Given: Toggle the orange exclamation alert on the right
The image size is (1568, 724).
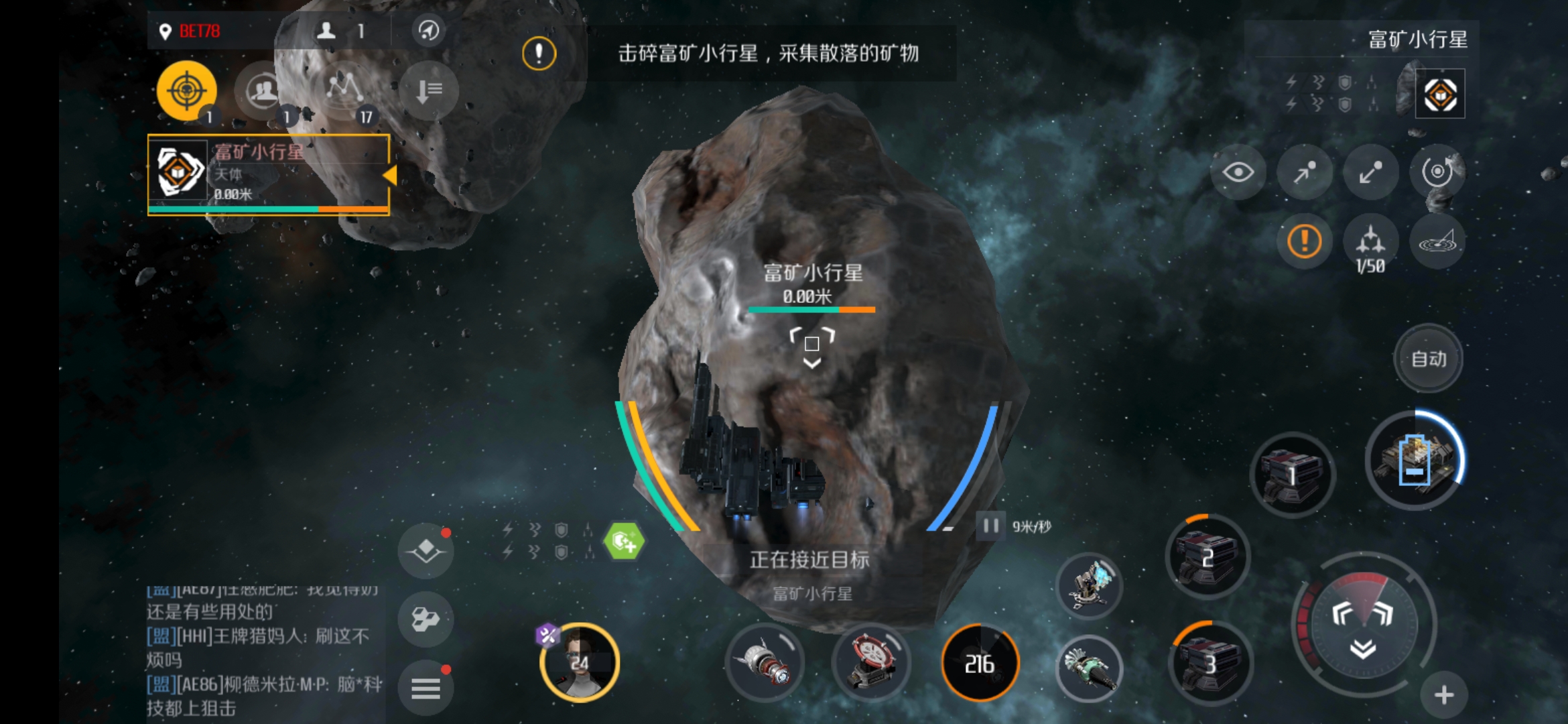Looking at the screenshot, I should [1303, 241].
